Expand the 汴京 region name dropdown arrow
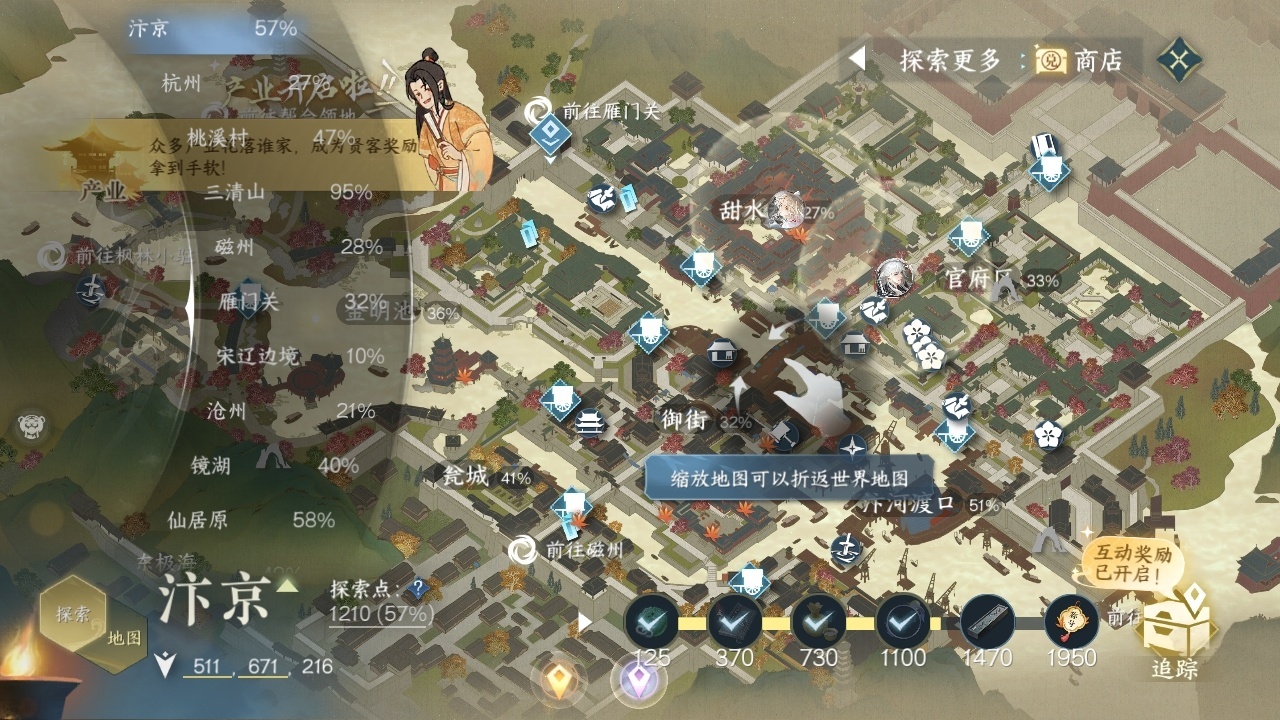 pyautogui.click(x=287, y=586)
